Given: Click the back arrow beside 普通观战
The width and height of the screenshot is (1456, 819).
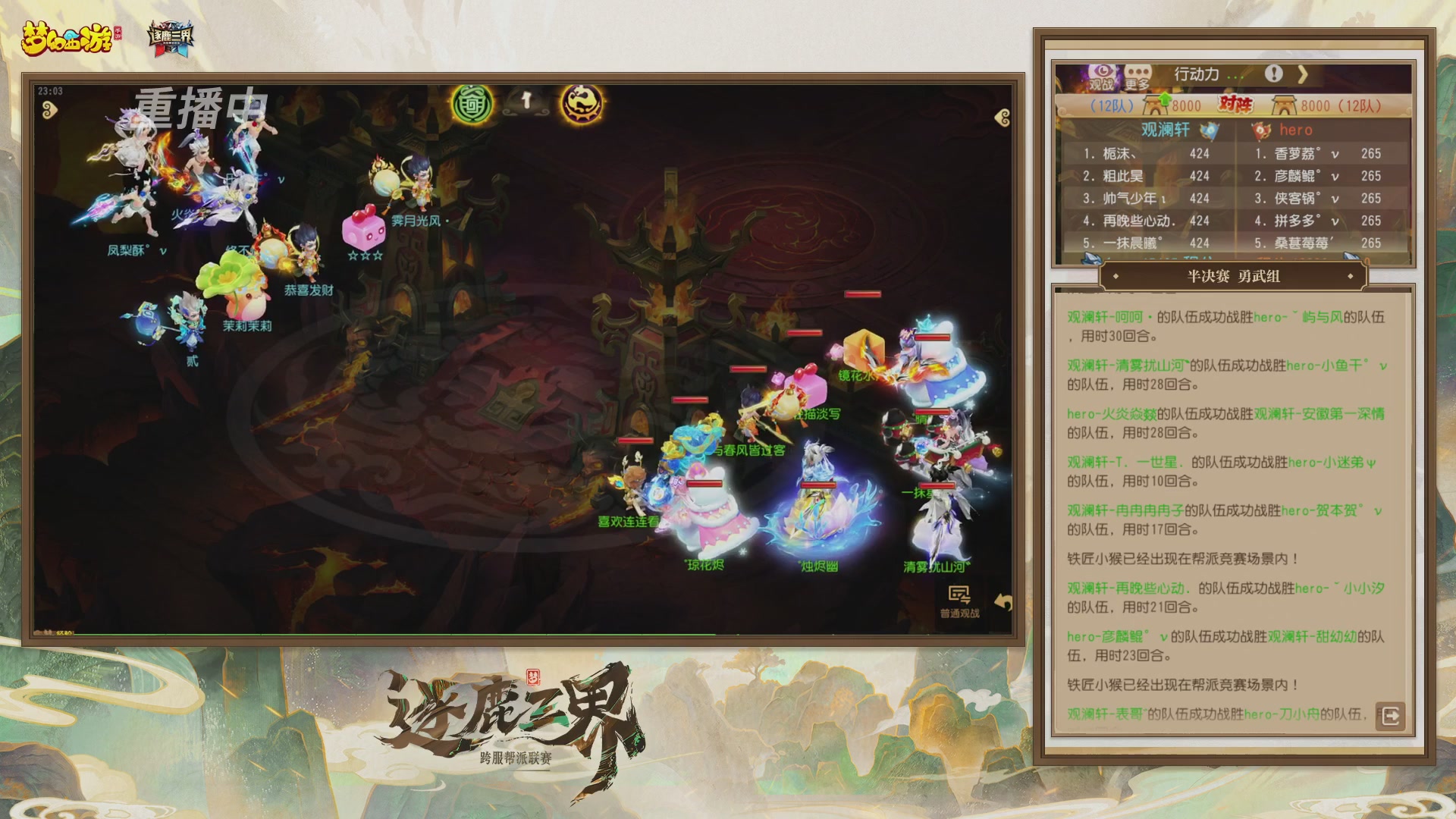Looking at the screenshot, I should click(x=1003, y=600).
